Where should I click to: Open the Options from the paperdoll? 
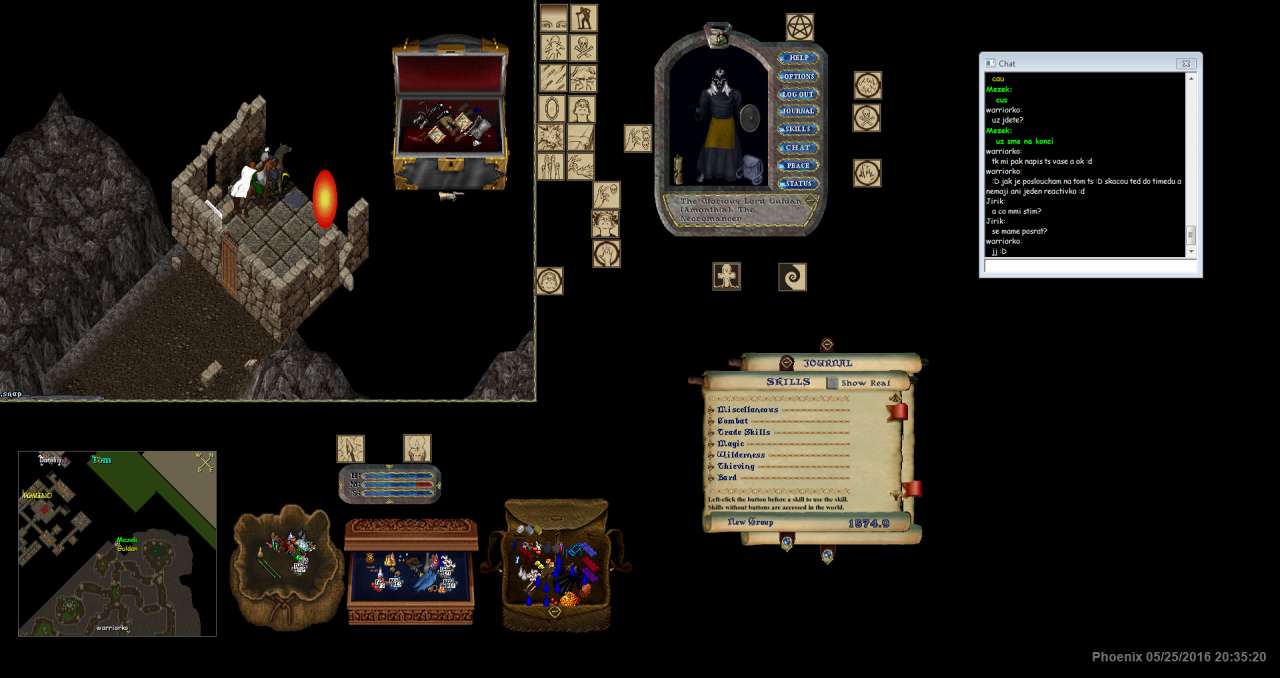[x=798, y=76]
